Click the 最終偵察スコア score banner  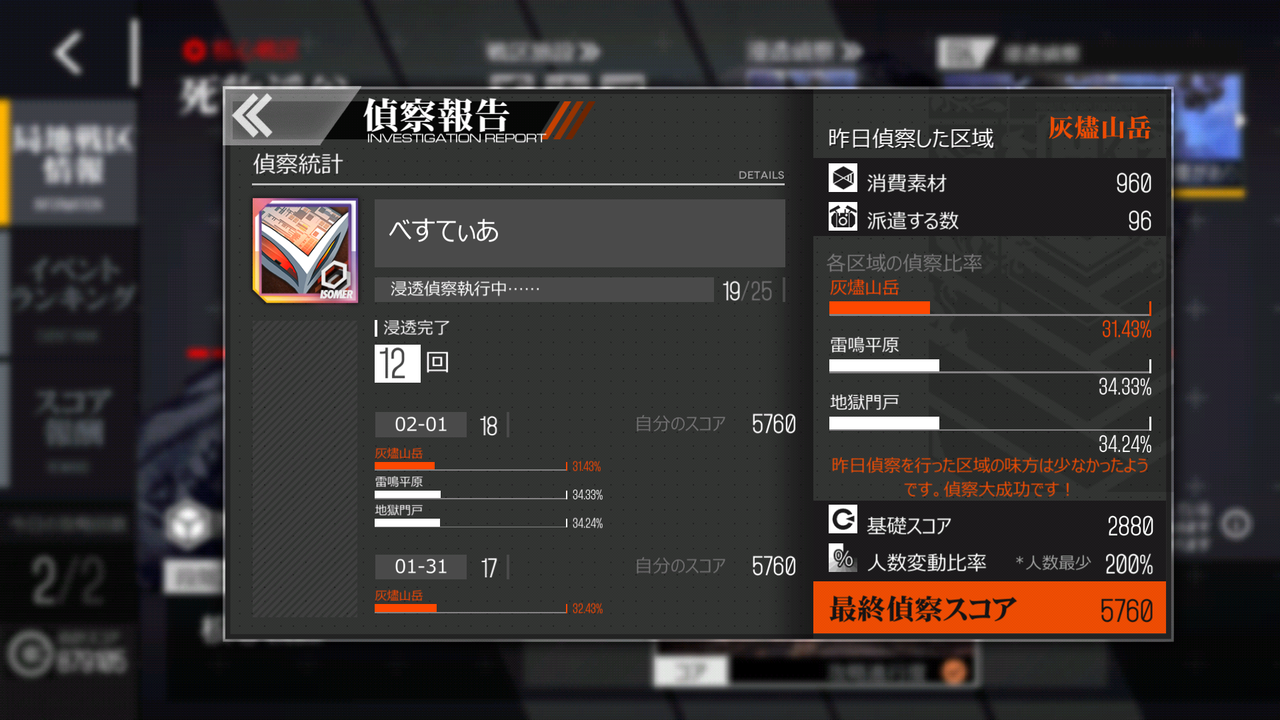pos(988,607)
